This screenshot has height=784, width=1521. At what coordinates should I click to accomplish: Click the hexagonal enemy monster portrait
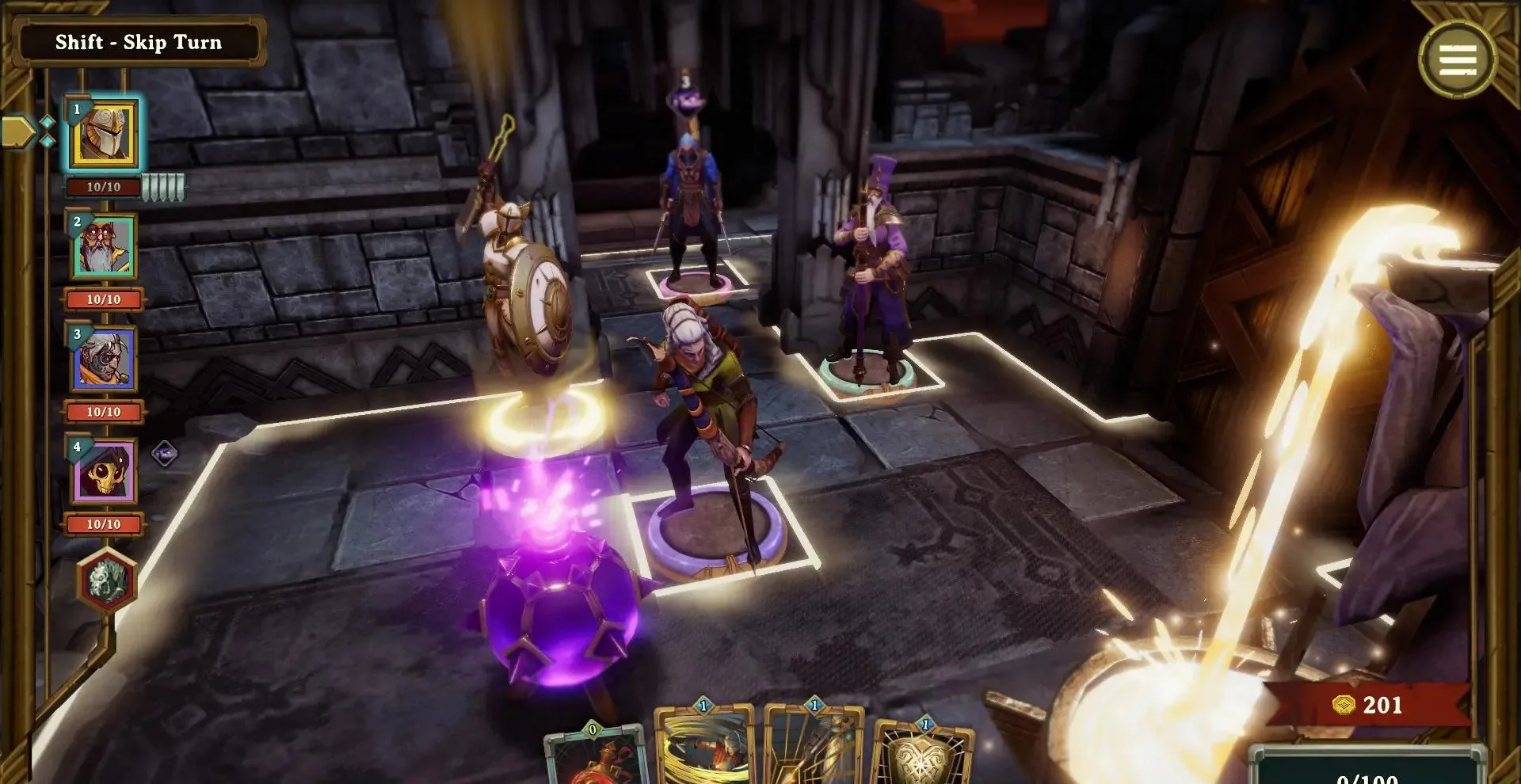107,580
